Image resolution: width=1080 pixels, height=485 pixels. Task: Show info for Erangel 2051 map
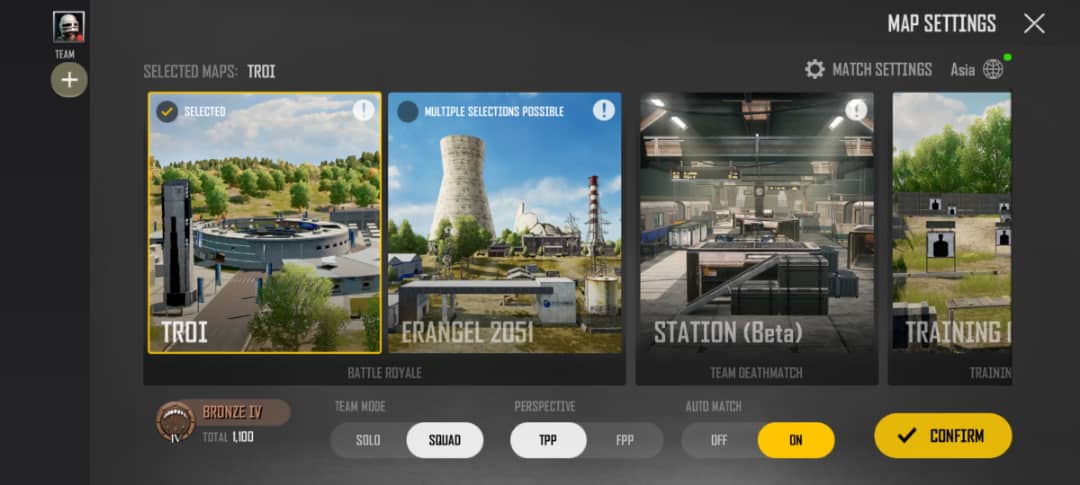pyautogui.click(x=603, y=110)
